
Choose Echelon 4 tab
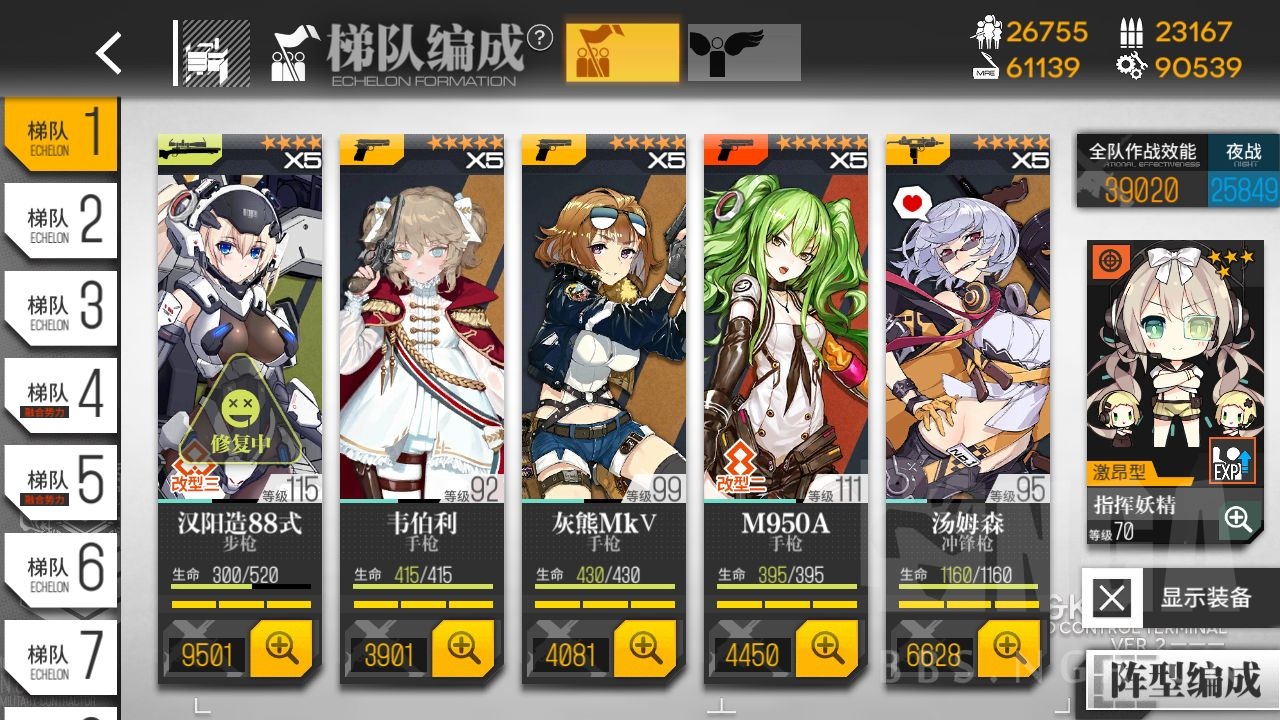62,396
